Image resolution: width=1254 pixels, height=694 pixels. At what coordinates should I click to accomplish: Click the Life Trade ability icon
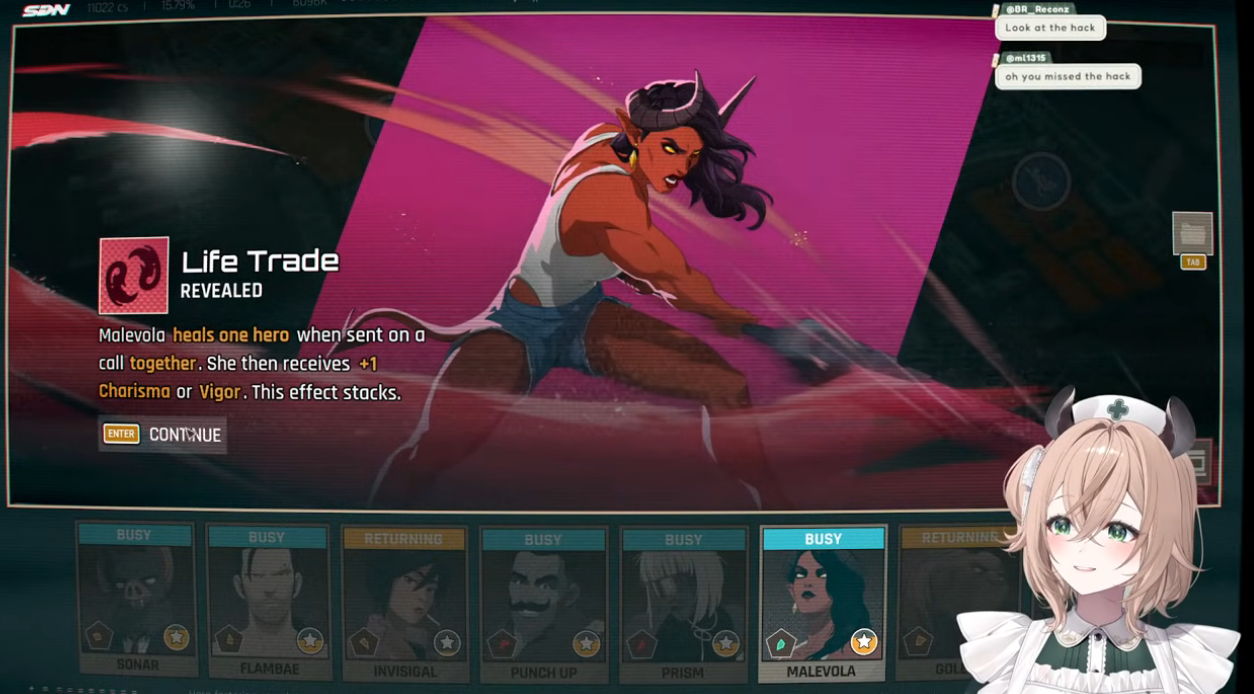[x=133, y=275]
